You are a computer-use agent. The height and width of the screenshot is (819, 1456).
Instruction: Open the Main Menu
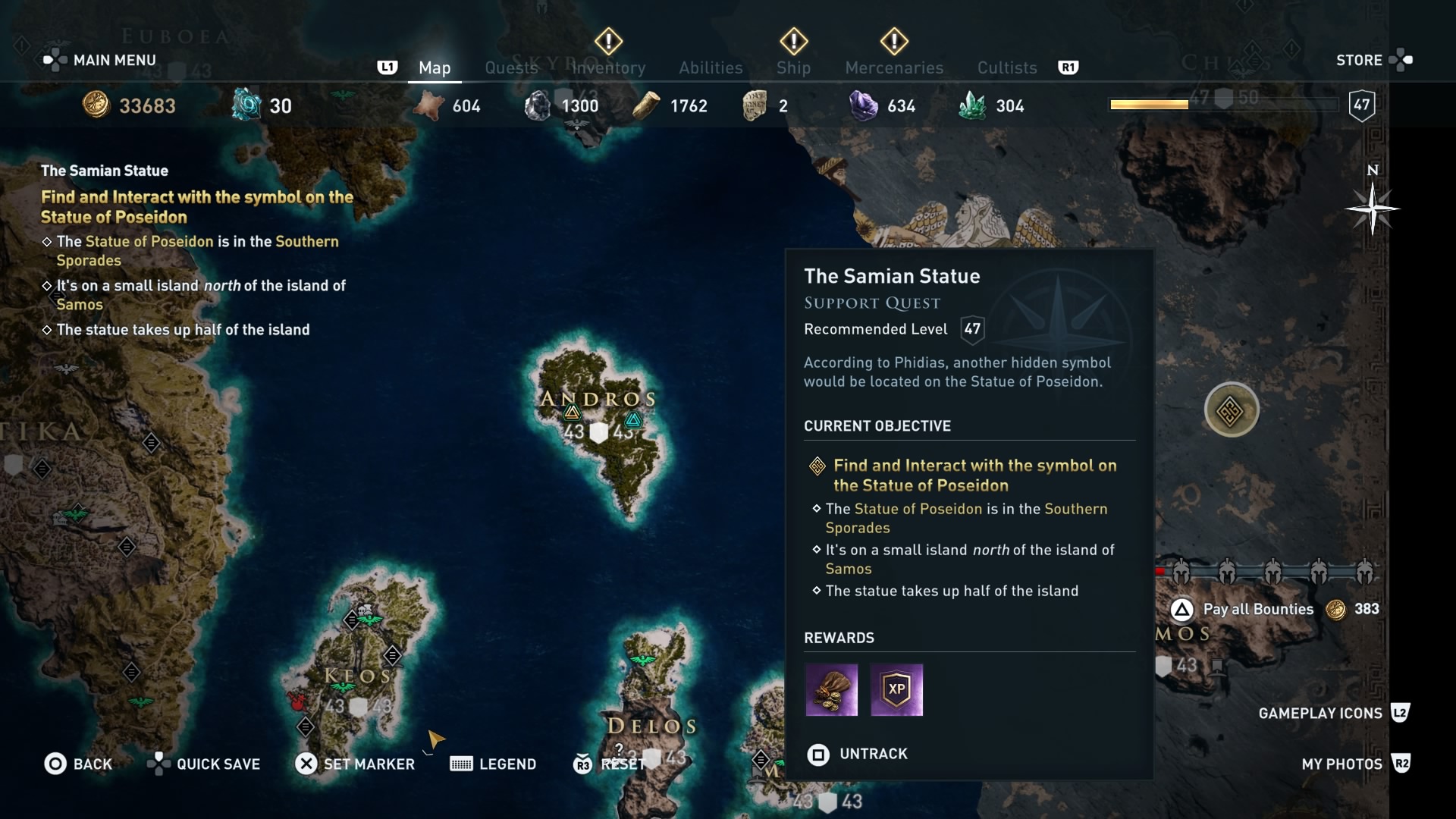100,60
